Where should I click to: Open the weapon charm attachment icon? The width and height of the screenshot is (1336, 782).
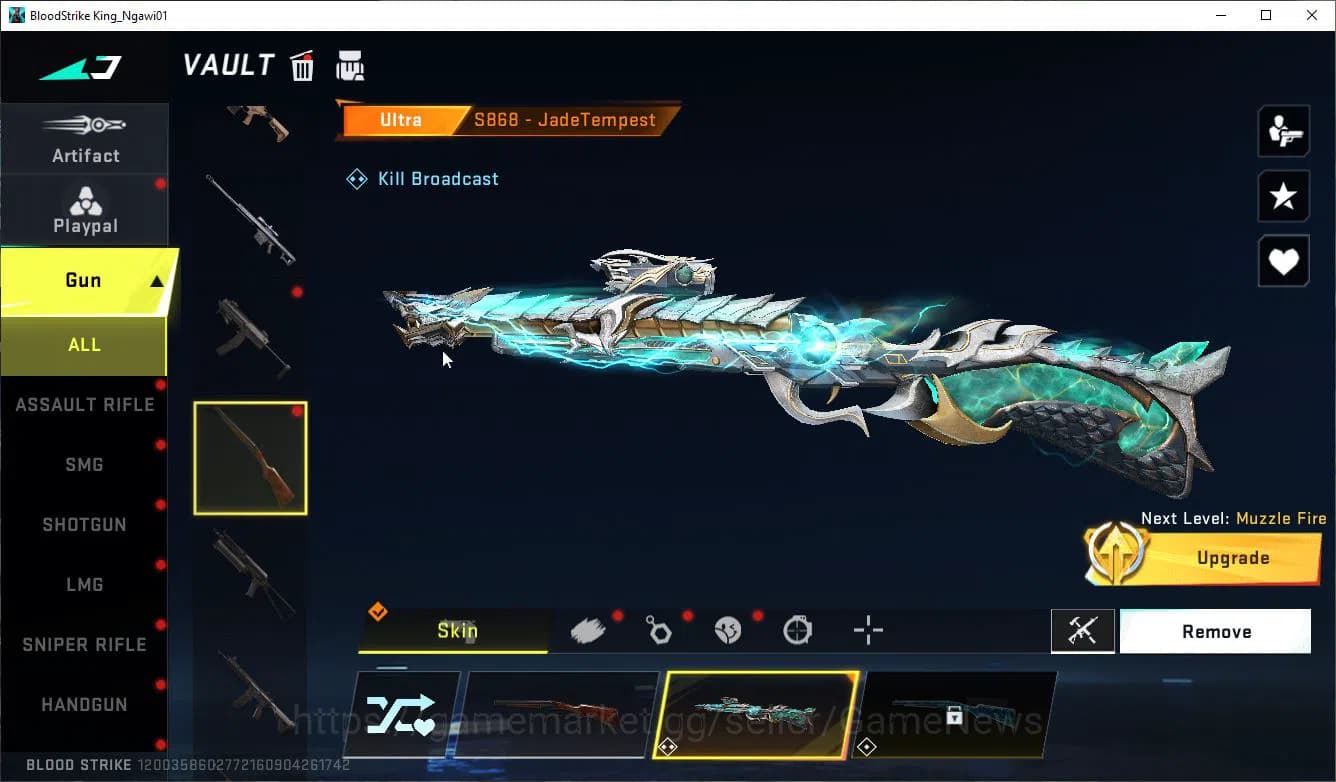pyautogui.click(x=659, y=629)
